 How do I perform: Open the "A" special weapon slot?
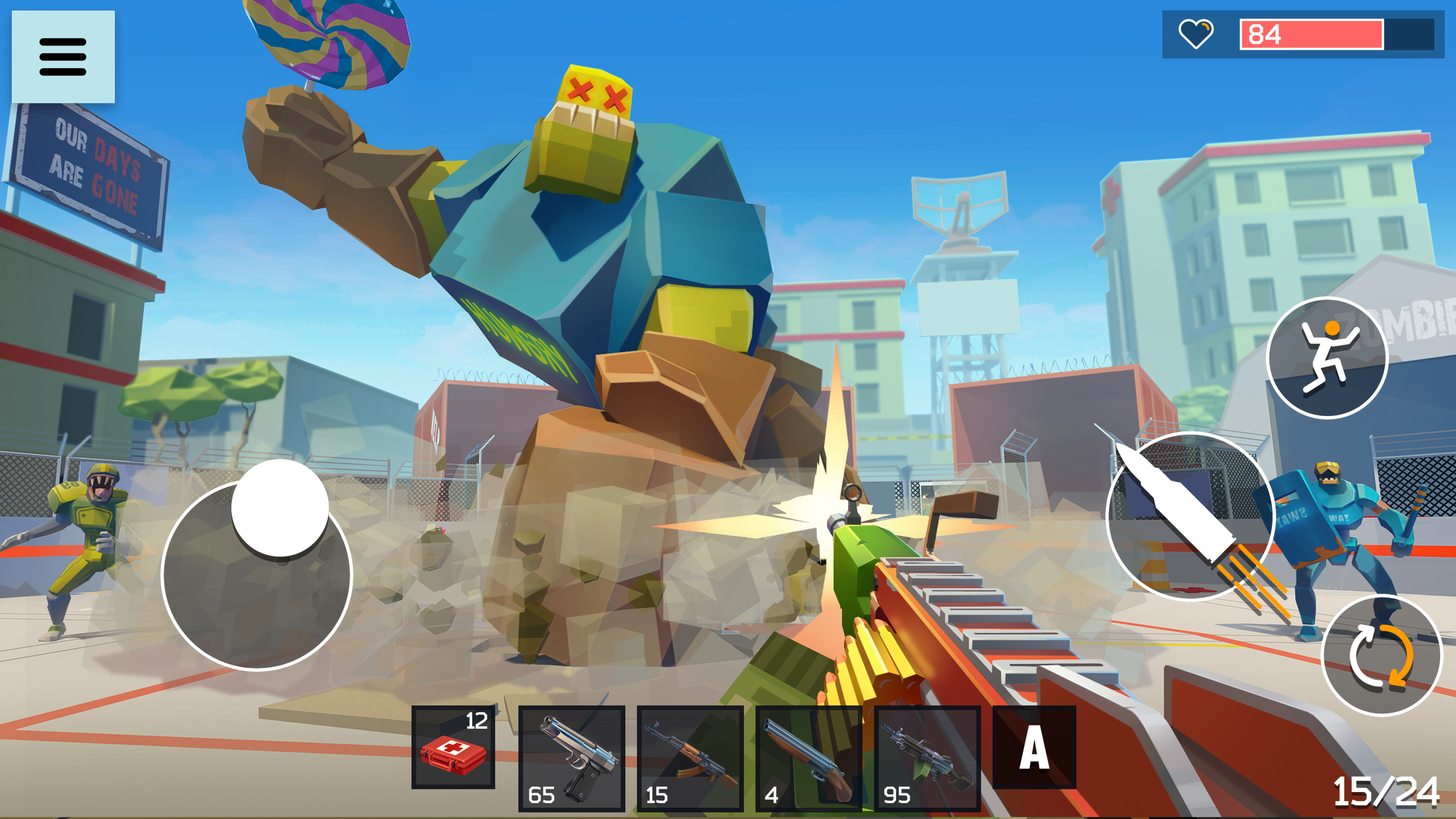[x=1036, y=747]
